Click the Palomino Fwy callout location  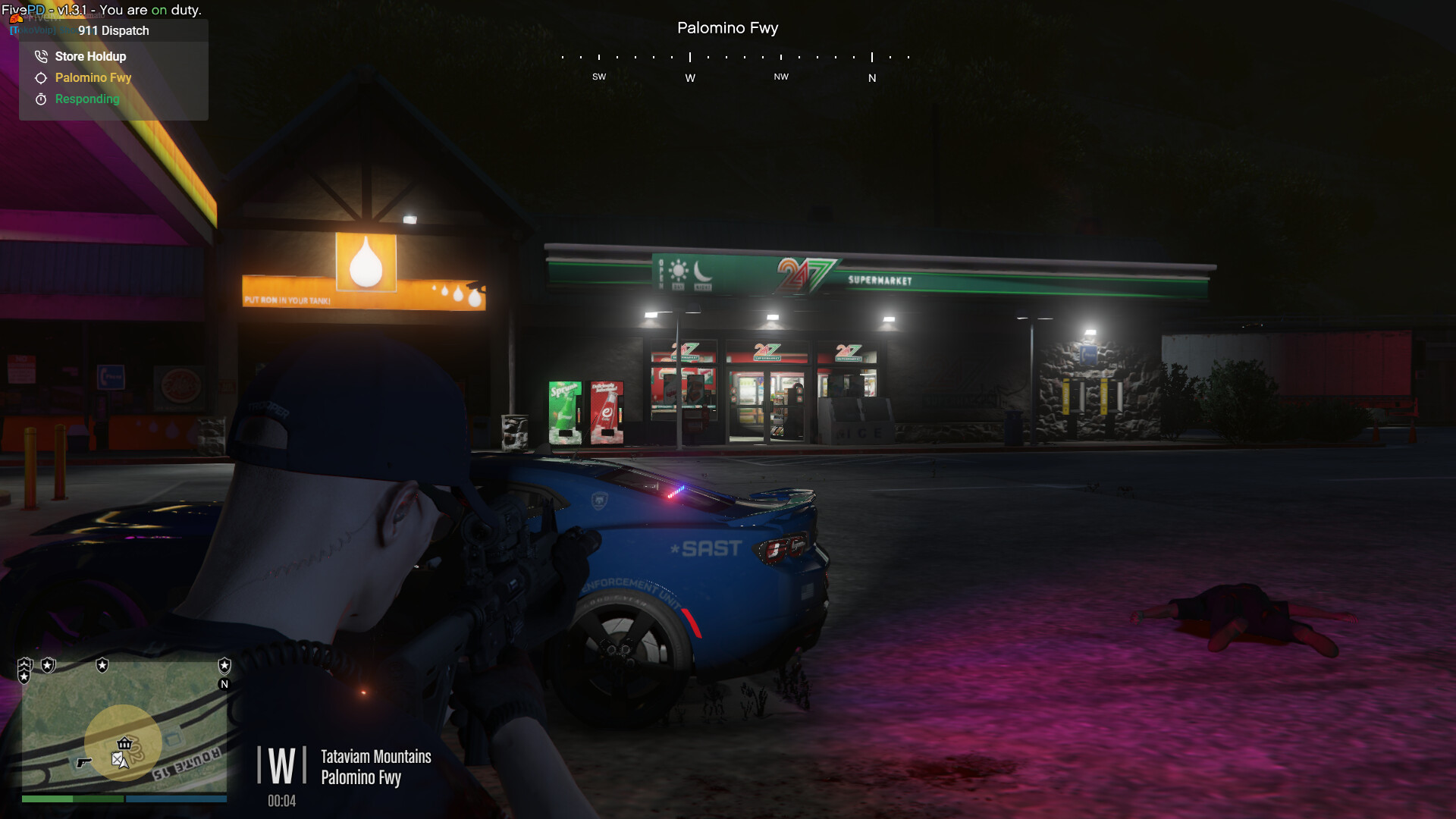[x=93, y=77]
